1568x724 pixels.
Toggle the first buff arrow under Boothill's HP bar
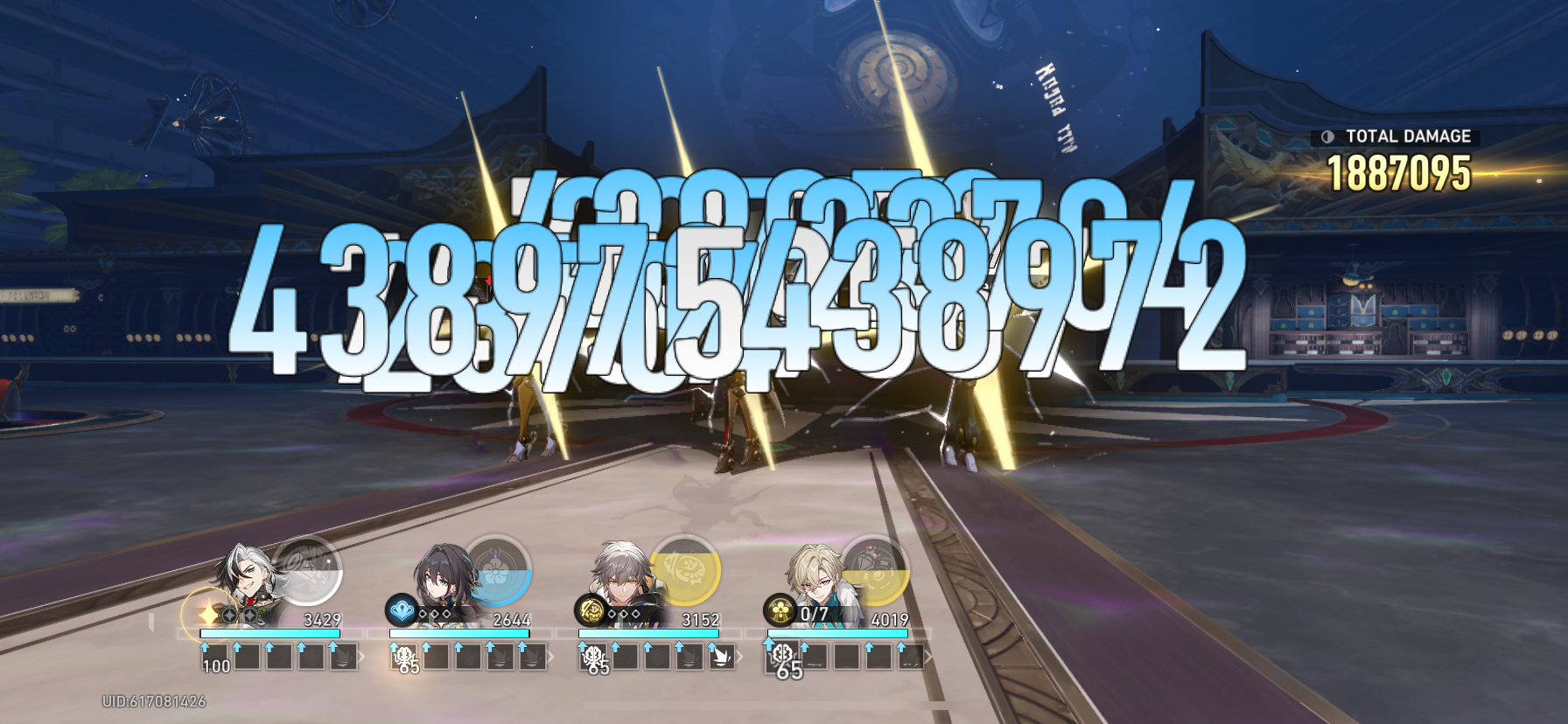205,647
